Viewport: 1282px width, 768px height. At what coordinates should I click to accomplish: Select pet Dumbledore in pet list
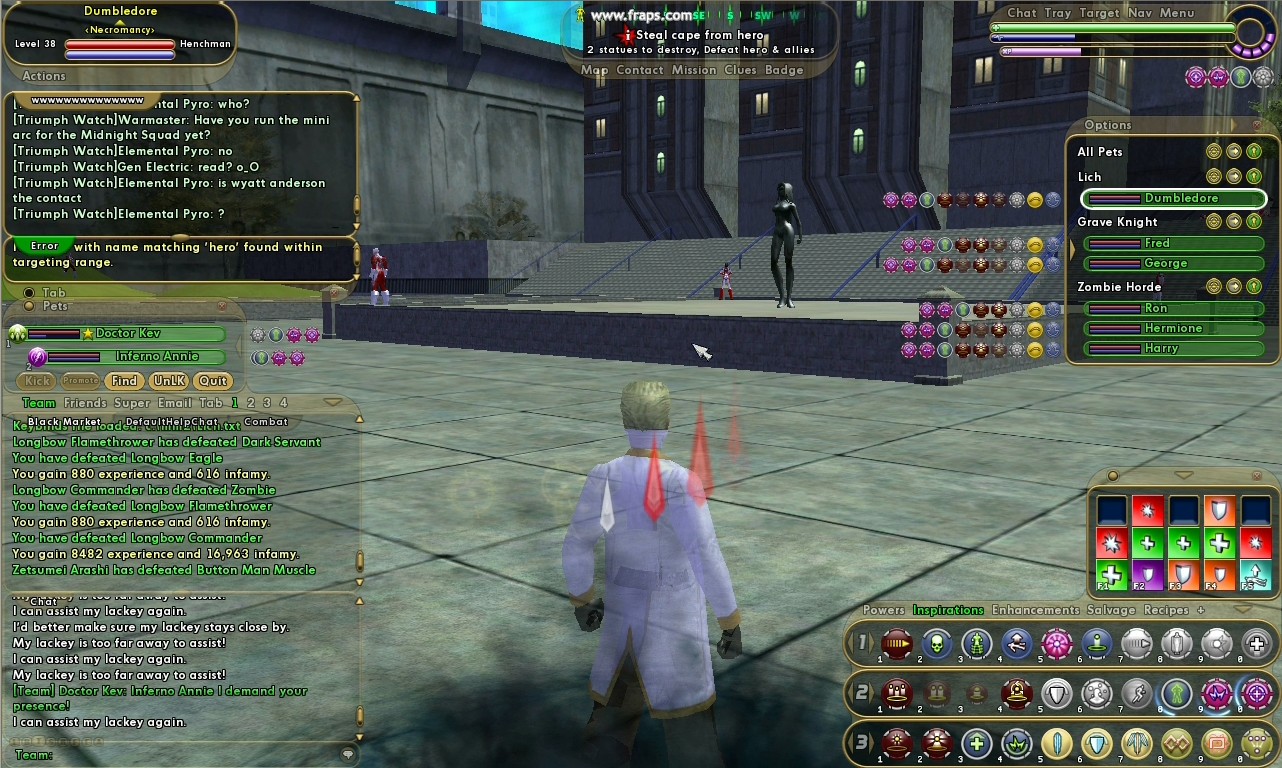1174,198
